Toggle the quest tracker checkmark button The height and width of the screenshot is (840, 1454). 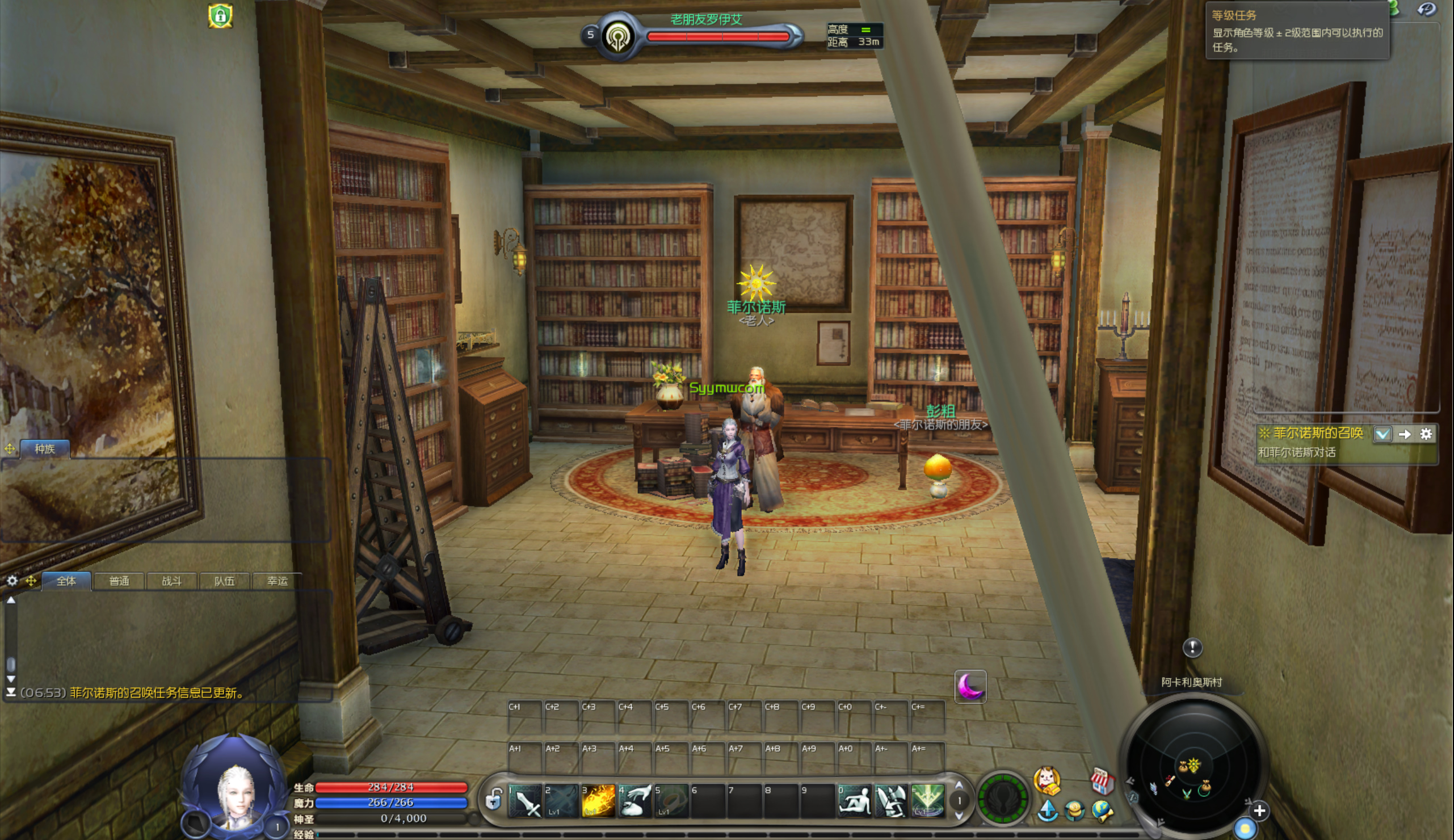pyautogui.click(x=1382, y=434)
